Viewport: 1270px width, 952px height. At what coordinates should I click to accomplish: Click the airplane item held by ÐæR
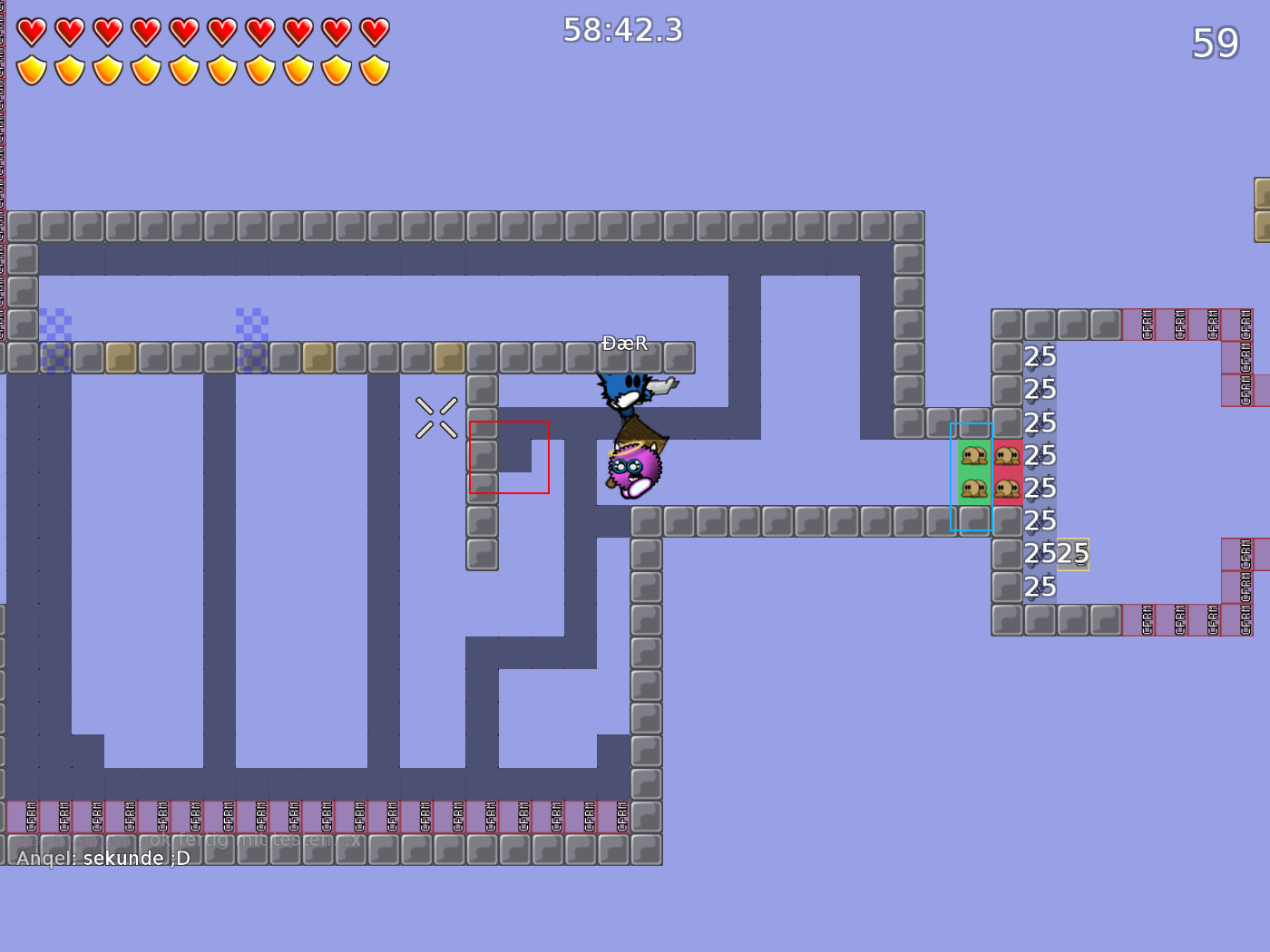(x=662, y=384)
